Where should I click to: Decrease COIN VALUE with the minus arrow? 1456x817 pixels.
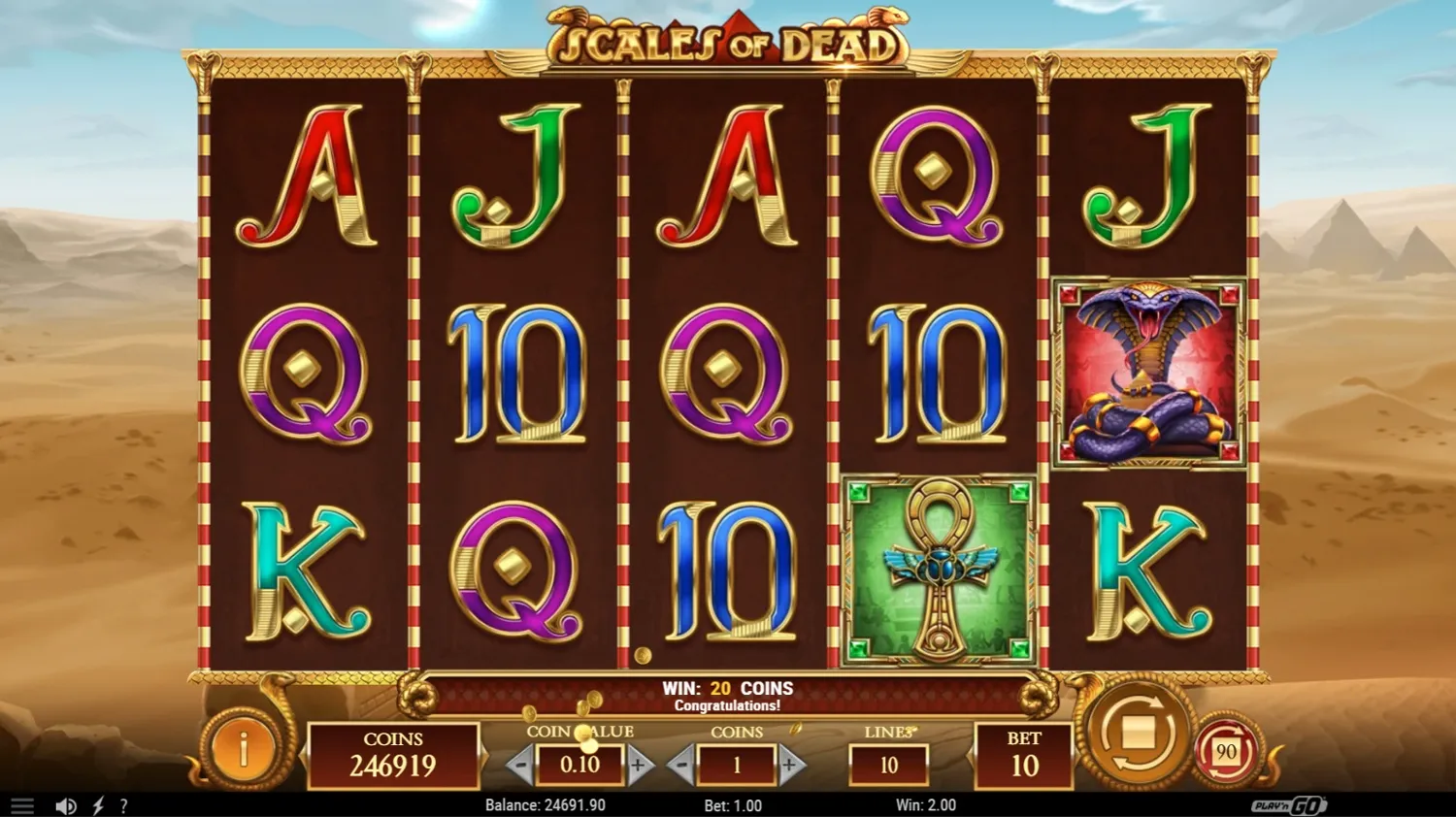(x=517, y=764)
